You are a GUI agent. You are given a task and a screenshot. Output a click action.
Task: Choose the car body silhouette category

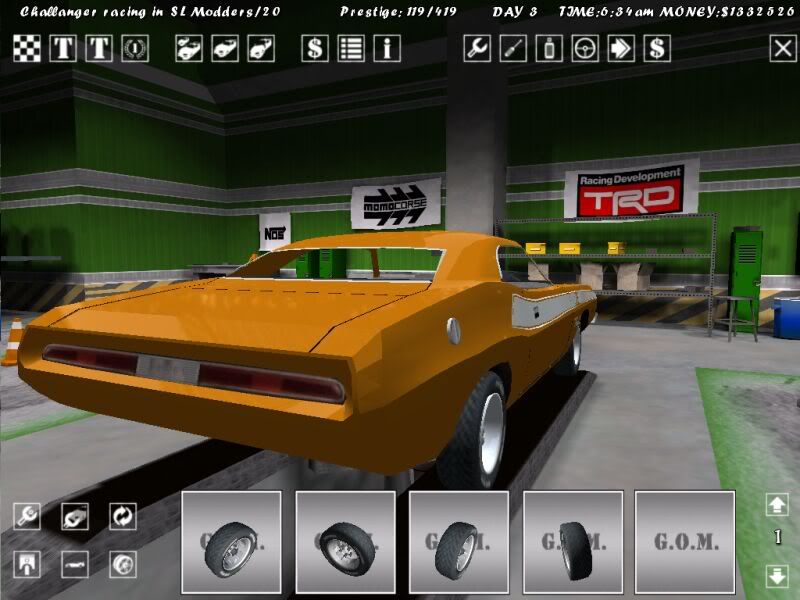click(x=75, y=564)
